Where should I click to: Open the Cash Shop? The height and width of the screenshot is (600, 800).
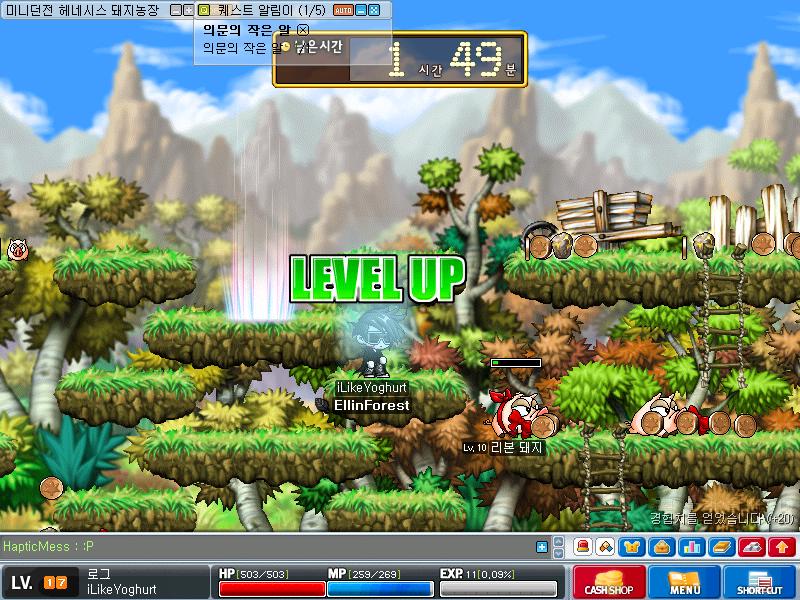click(607, 581)
